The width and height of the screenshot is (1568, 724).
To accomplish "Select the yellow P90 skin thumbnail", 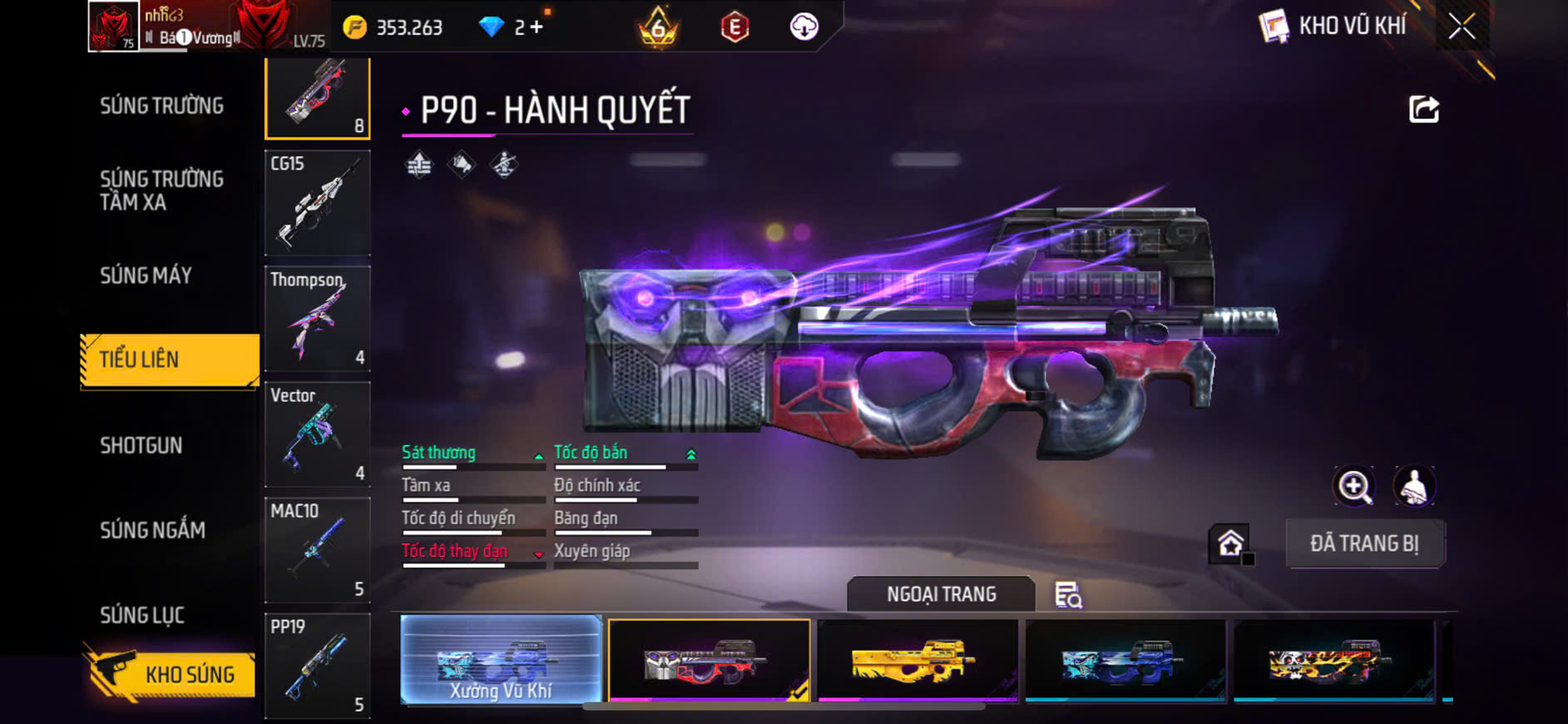I will (x=918, y=660).
